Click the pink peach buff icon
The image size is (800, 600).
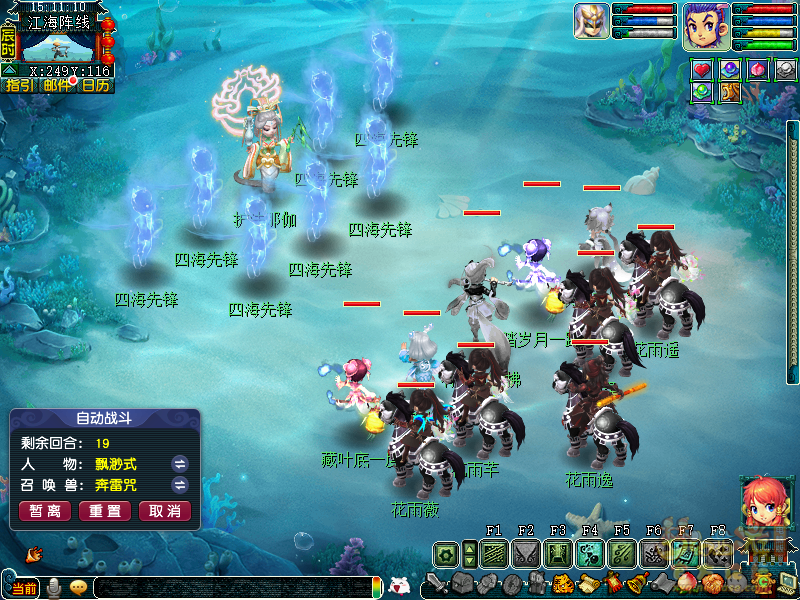(758, 69)
